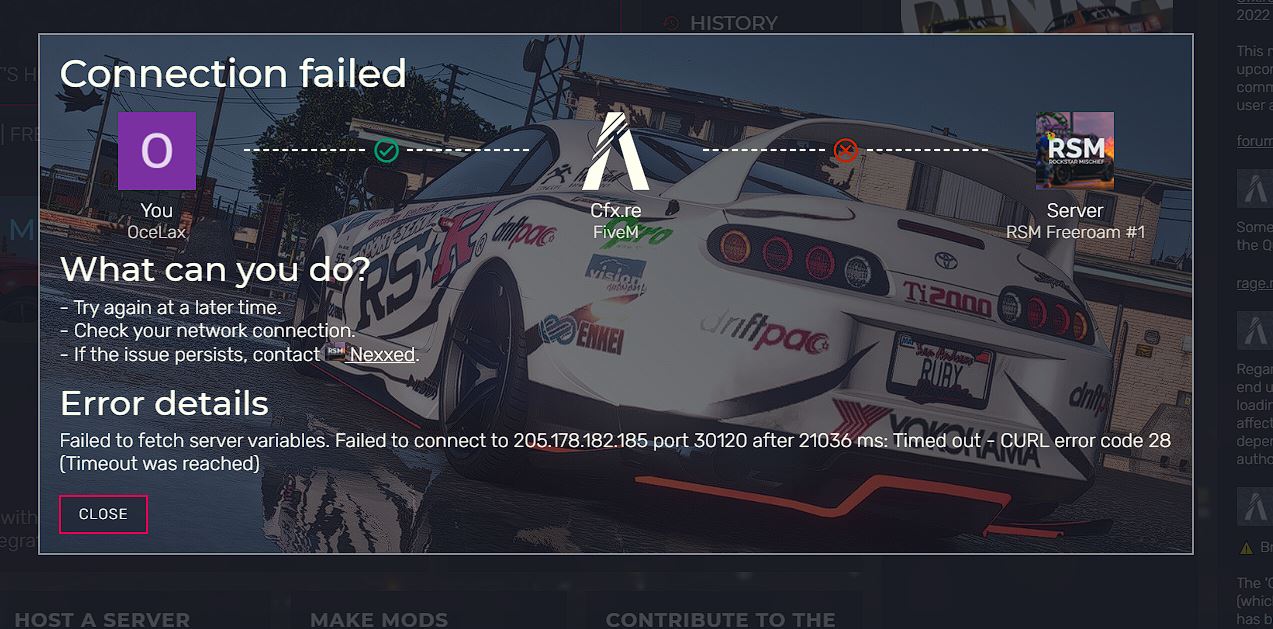Click the RSM Freeroam server thumbnail
1273x629 pixels.
(x=1074, y=151)
